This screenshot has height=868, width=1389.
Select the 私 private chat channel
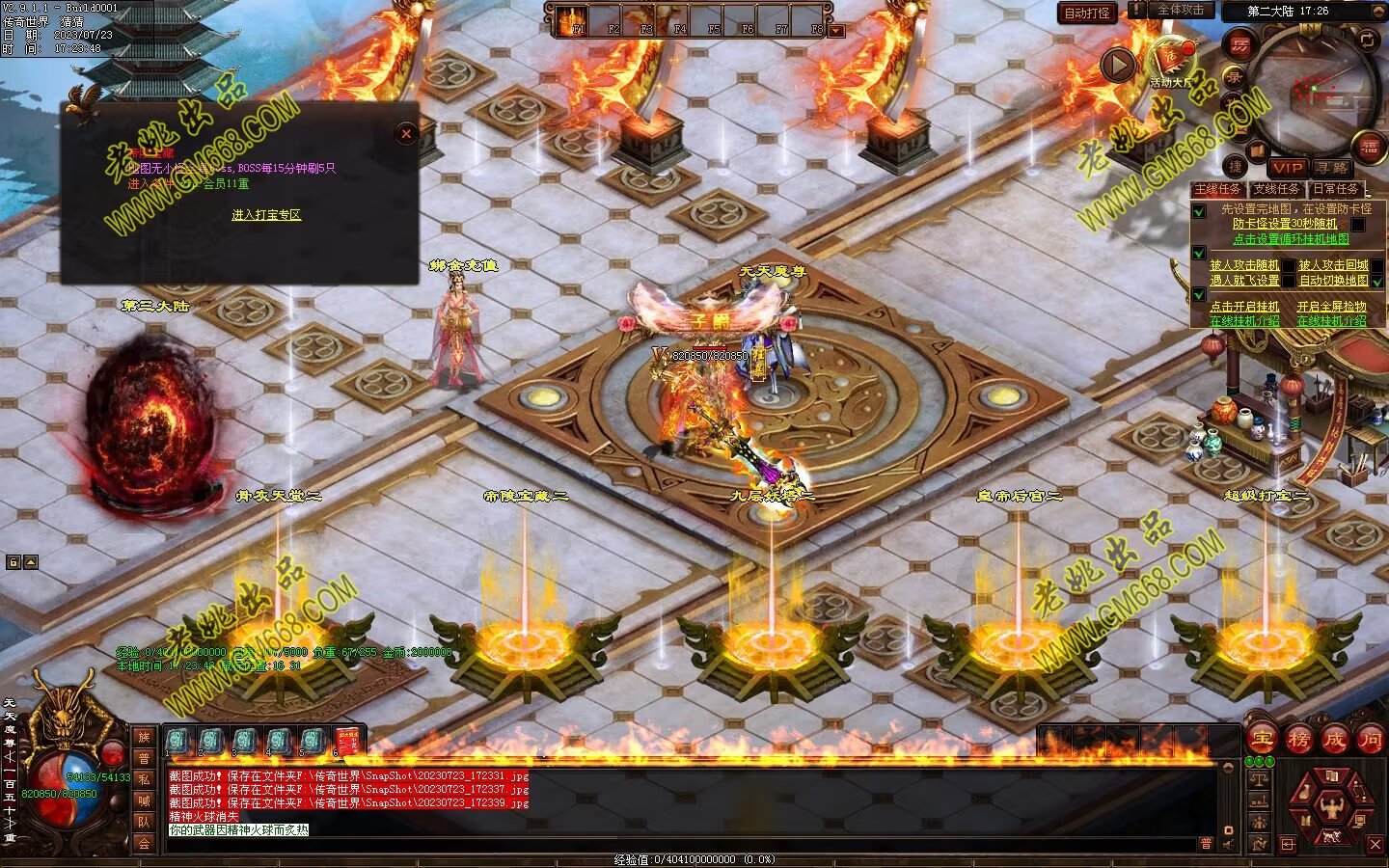[144, 779]
